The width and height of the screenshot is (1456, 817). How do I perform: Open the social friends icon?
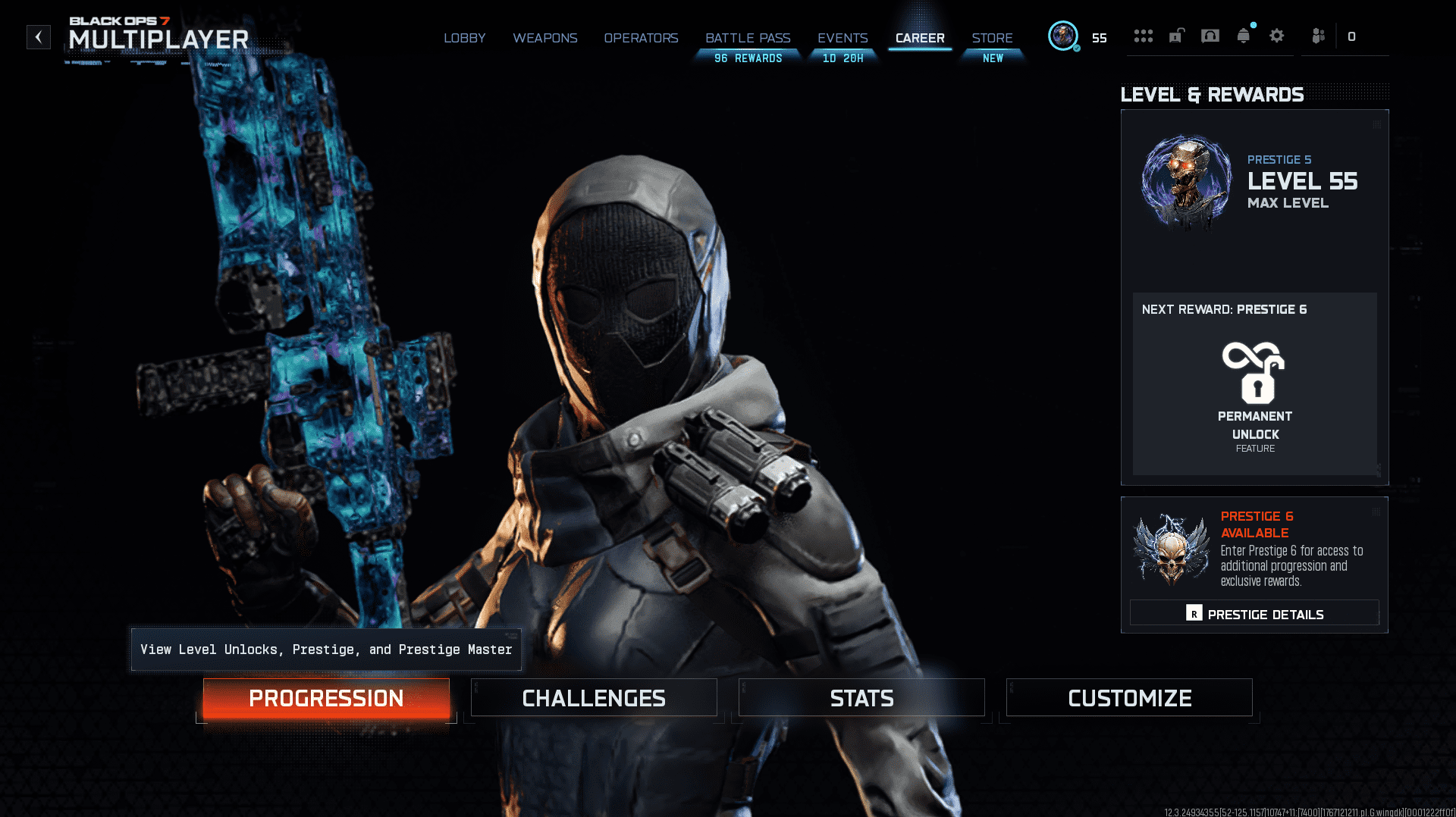tap(1317, 36)
